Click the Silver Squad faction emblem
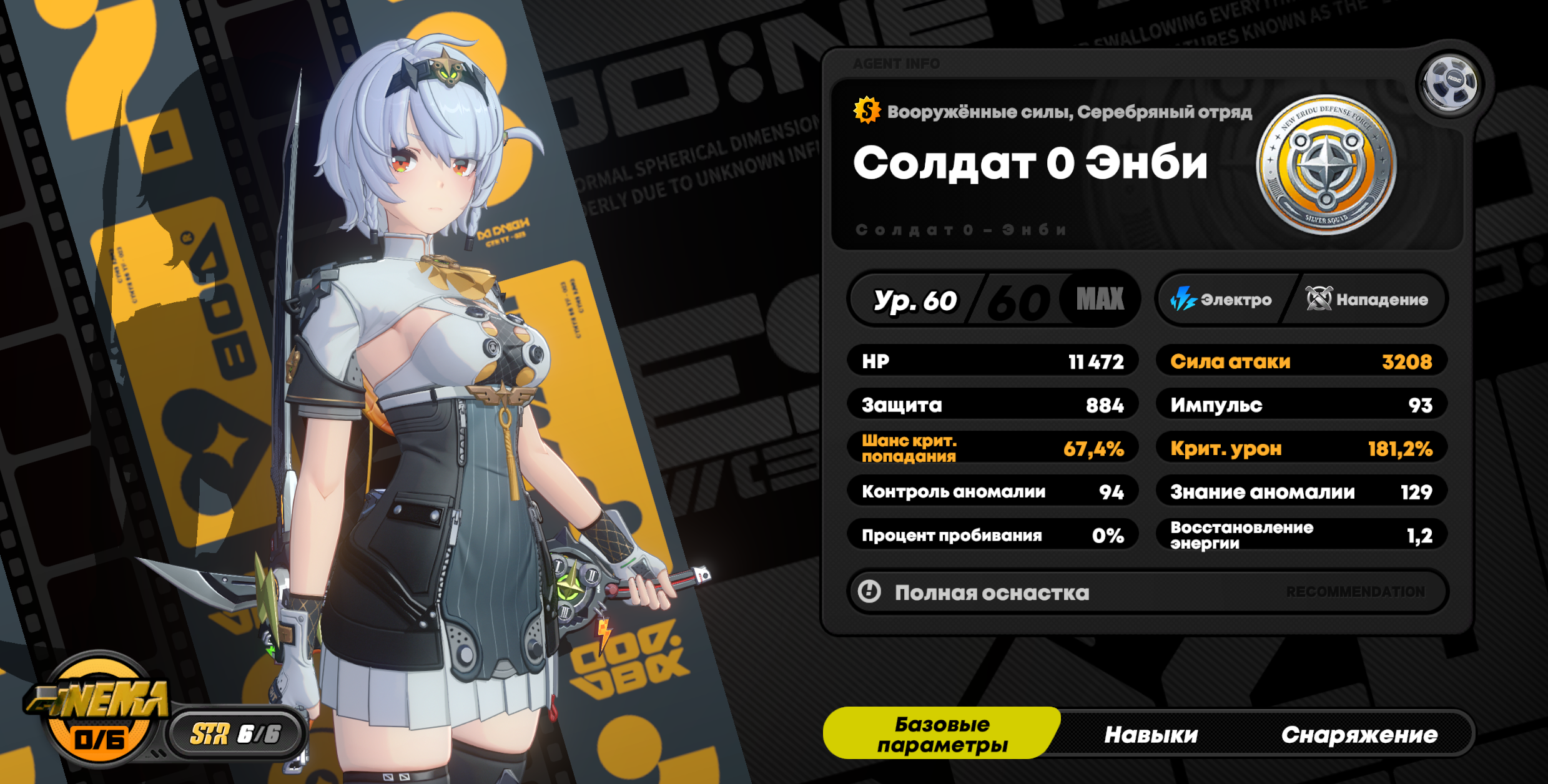 (x=1326, y=164)
